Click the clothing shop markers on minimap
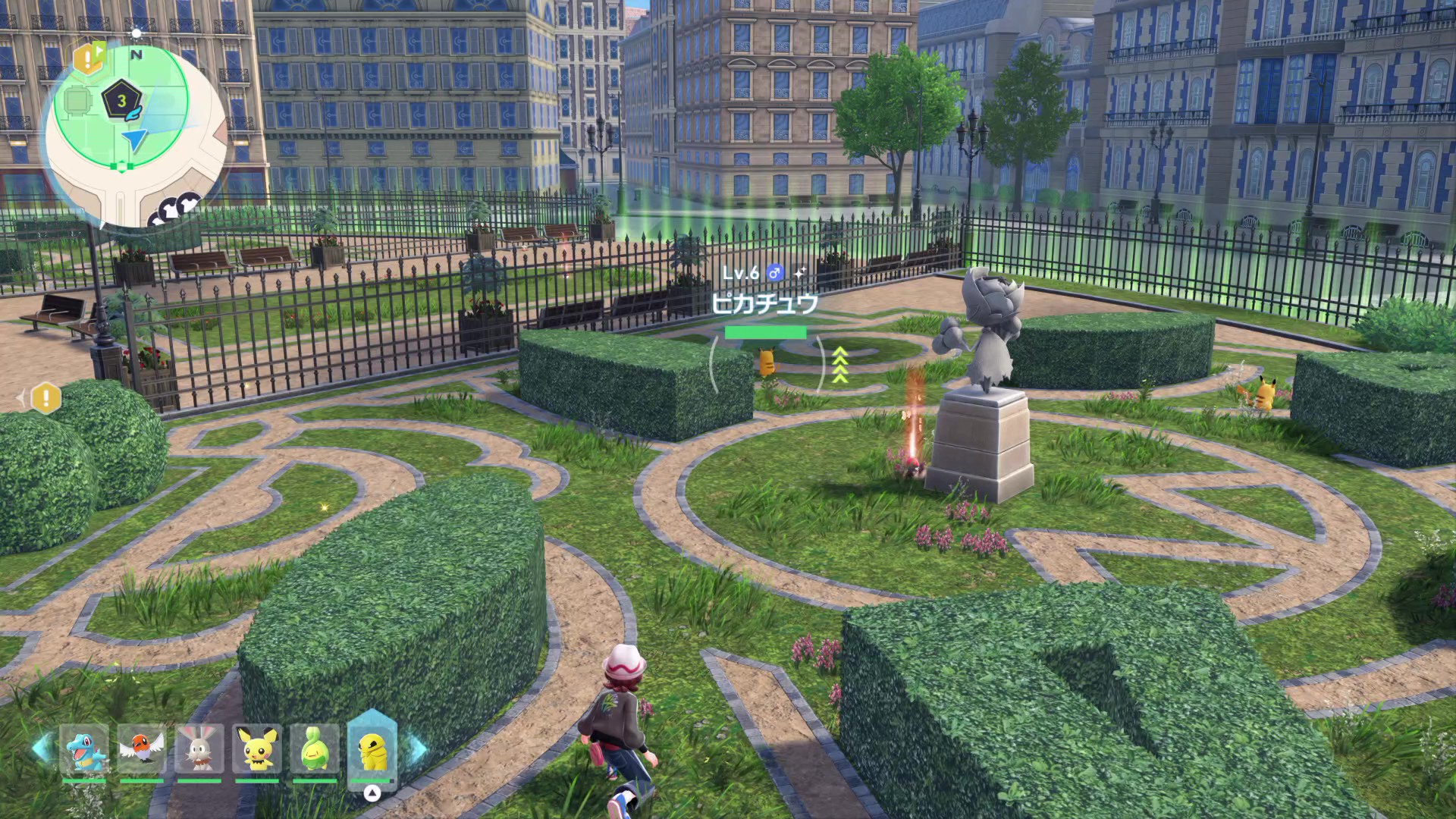The image size is (1456, 819). (177, 209)
